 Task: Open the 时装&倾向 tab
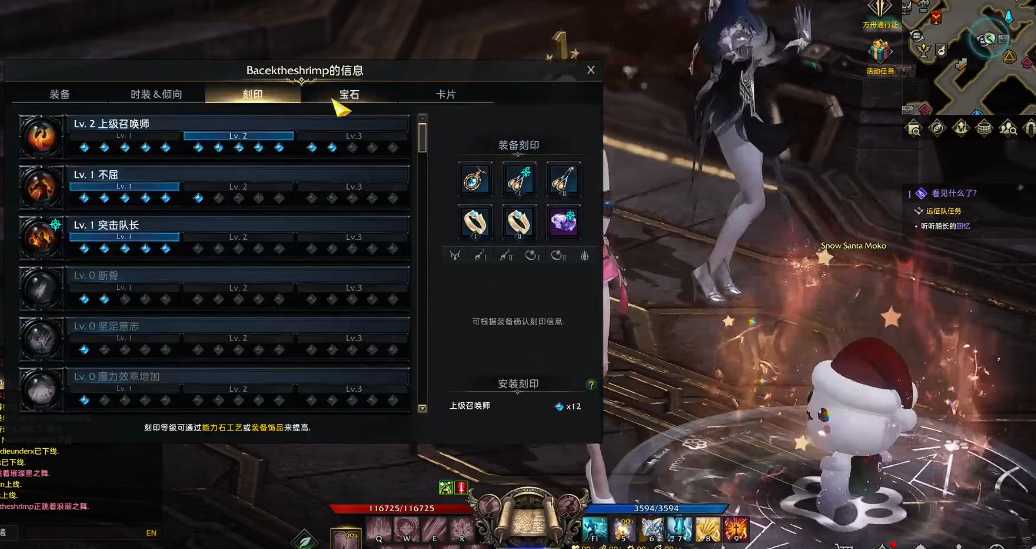pyautogui.click(x=156, y=95)
